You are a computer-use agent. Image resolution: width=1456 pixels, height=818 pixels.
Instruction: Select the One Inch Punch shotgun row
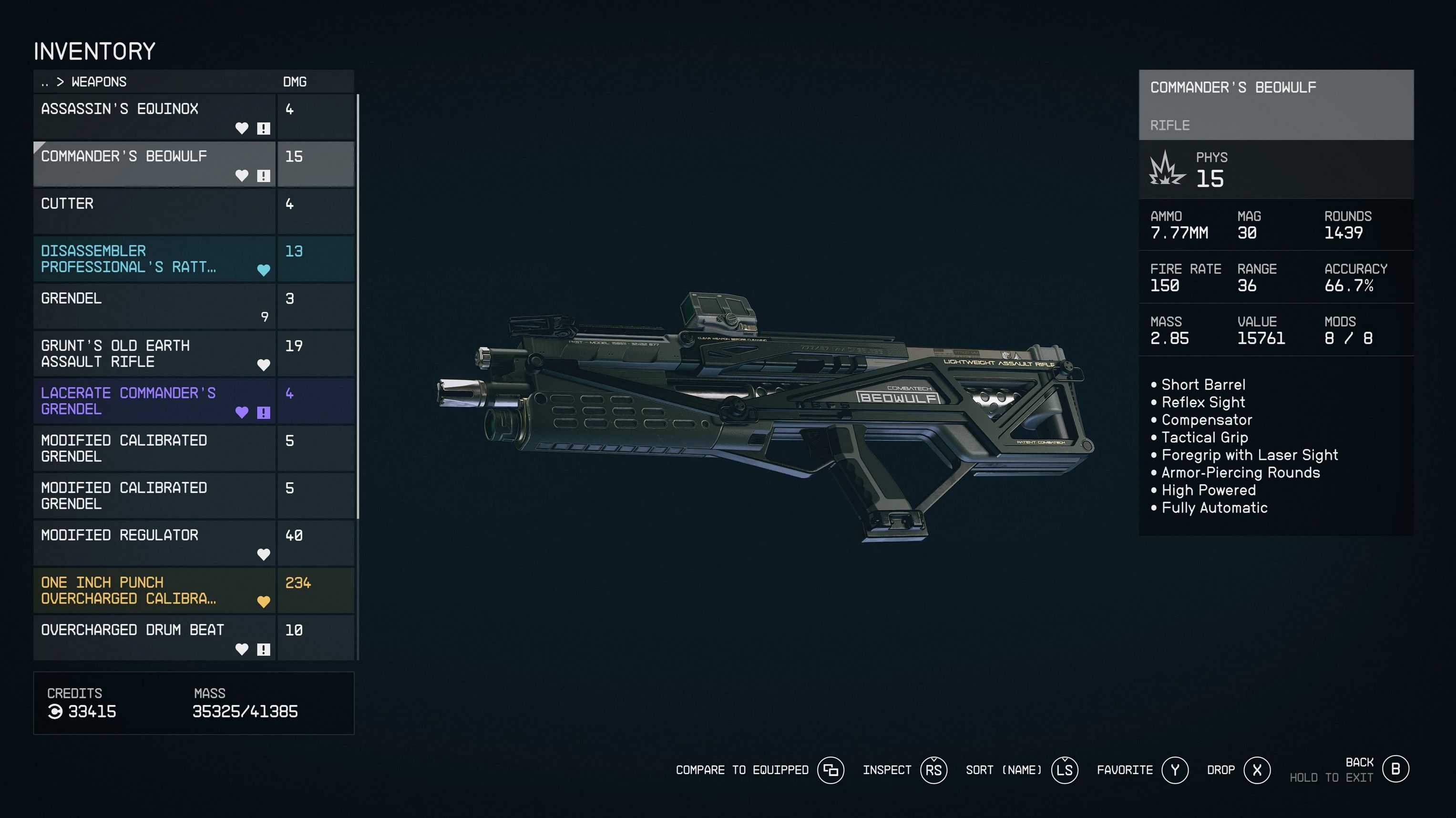coord(154,591)
